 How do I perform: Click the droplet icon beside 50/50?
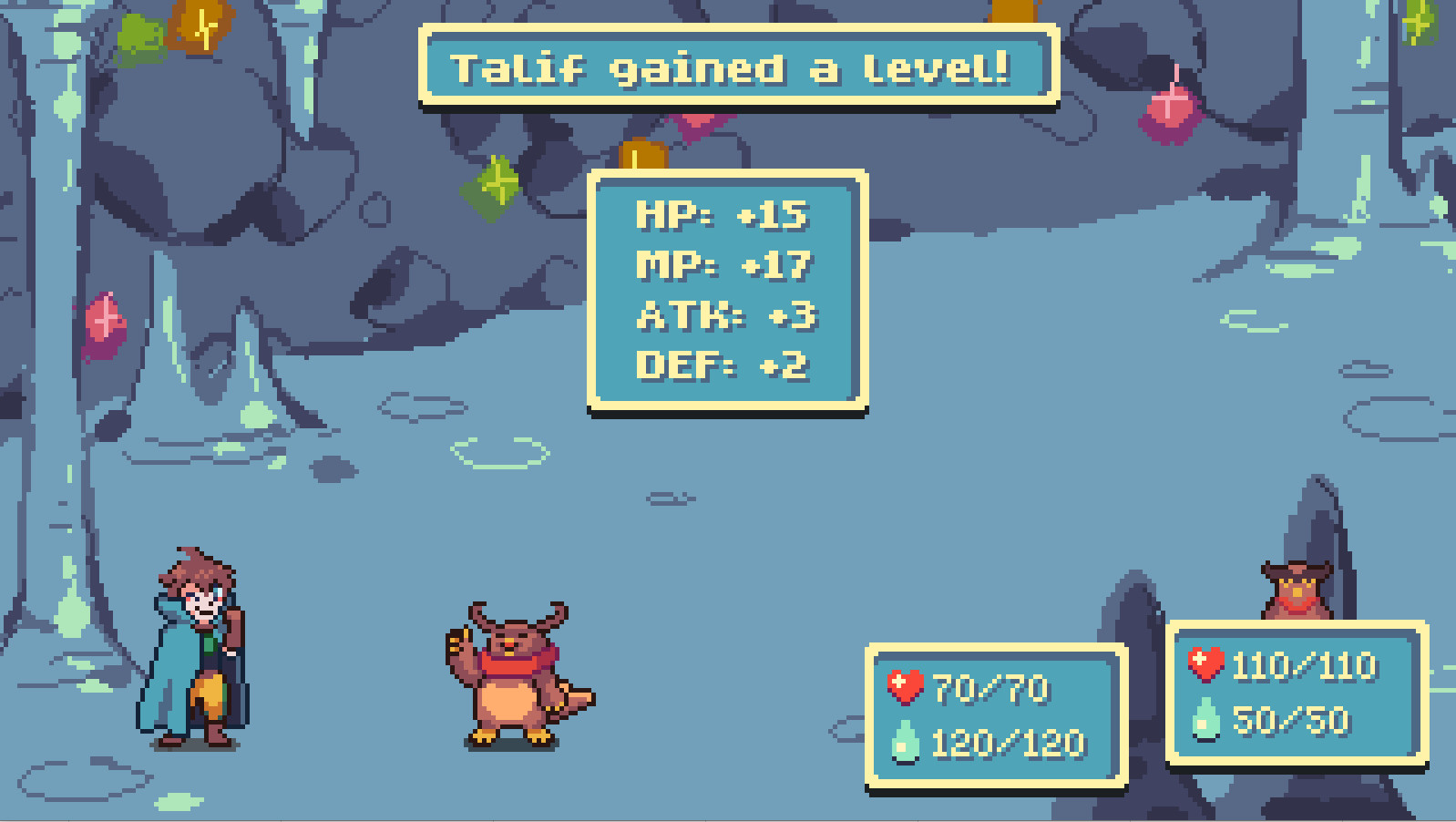(1205, 720)
